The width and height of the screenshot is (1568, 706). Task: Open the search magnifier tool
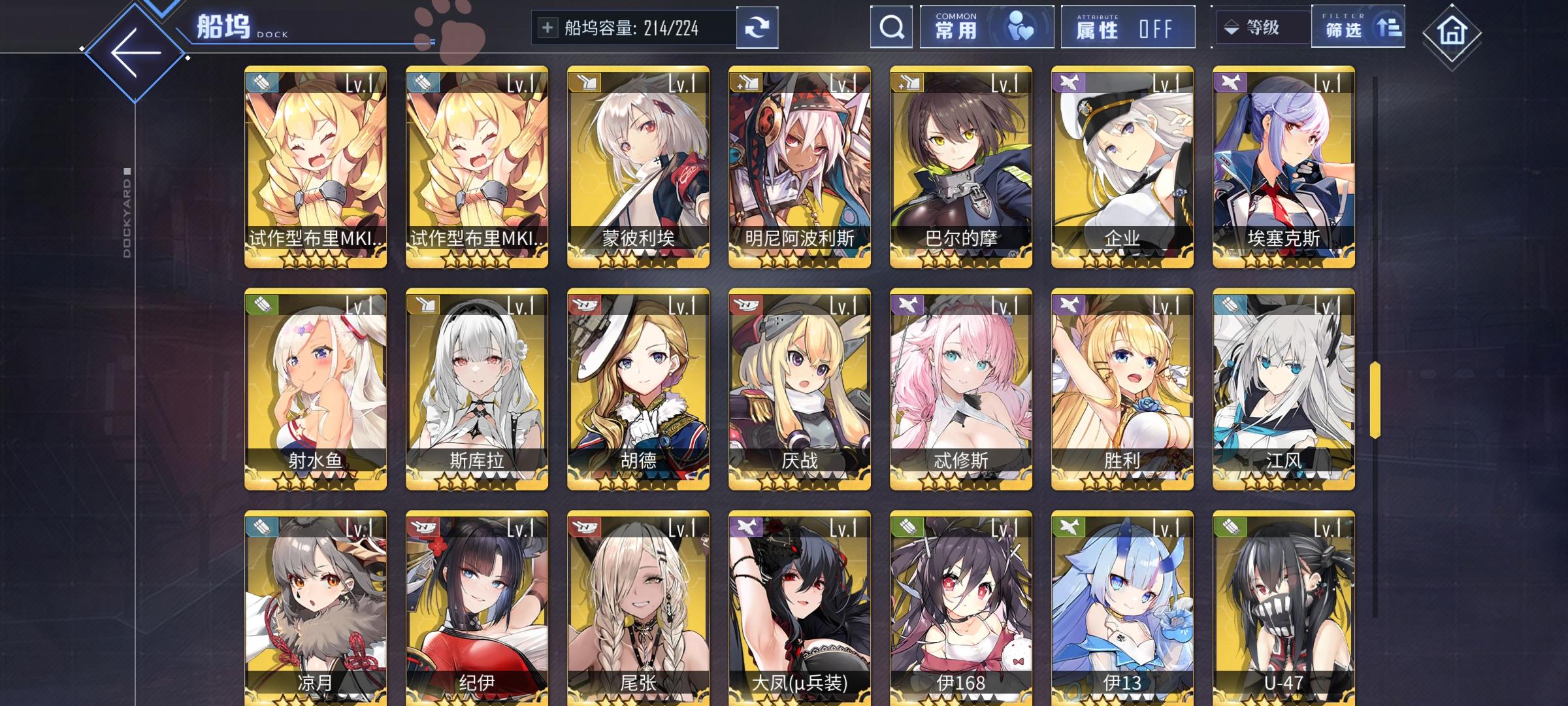coord(891,27)
